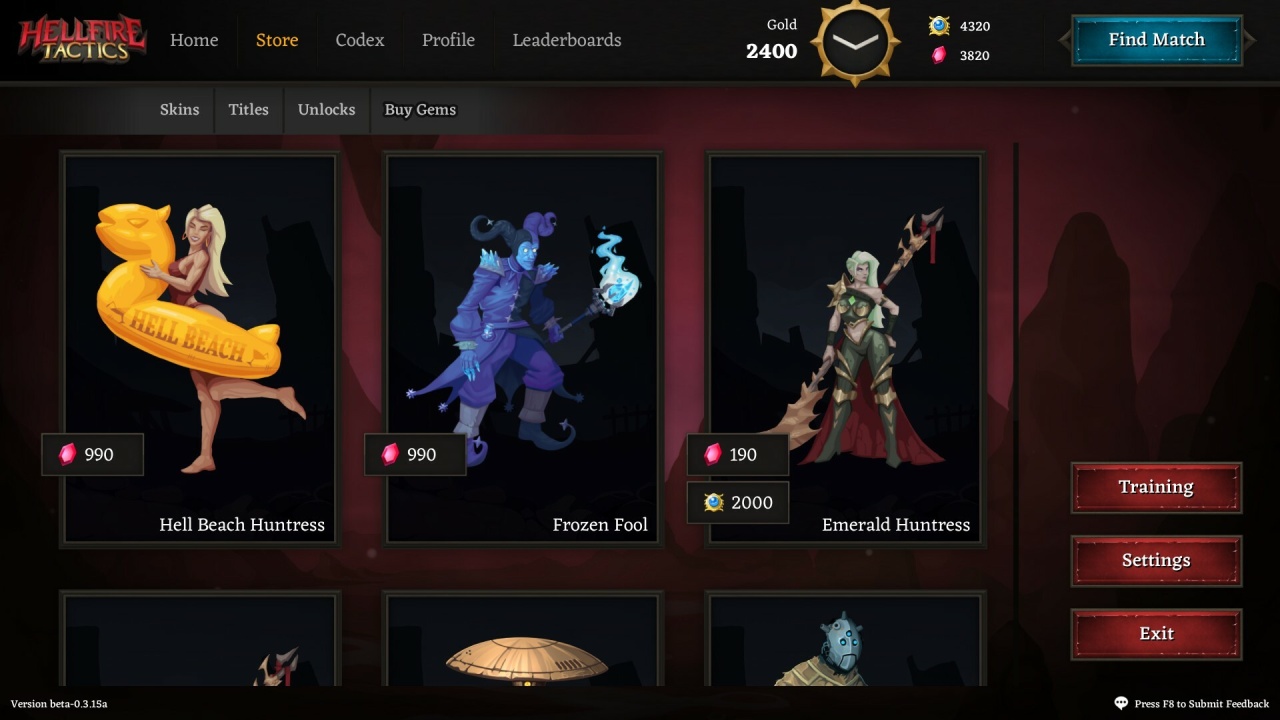Open the Settings menu
The width and height of the screenshot is (1280, 720).
click(x=1156, y=561)
